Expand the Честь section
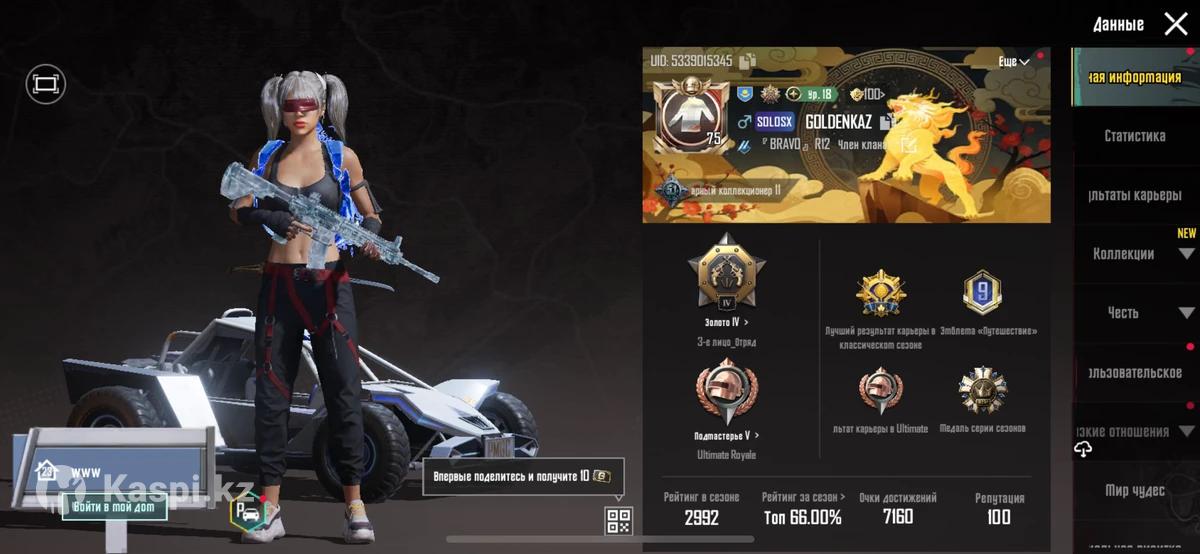Screen dimensions: 1200x554 [1186, 313]
